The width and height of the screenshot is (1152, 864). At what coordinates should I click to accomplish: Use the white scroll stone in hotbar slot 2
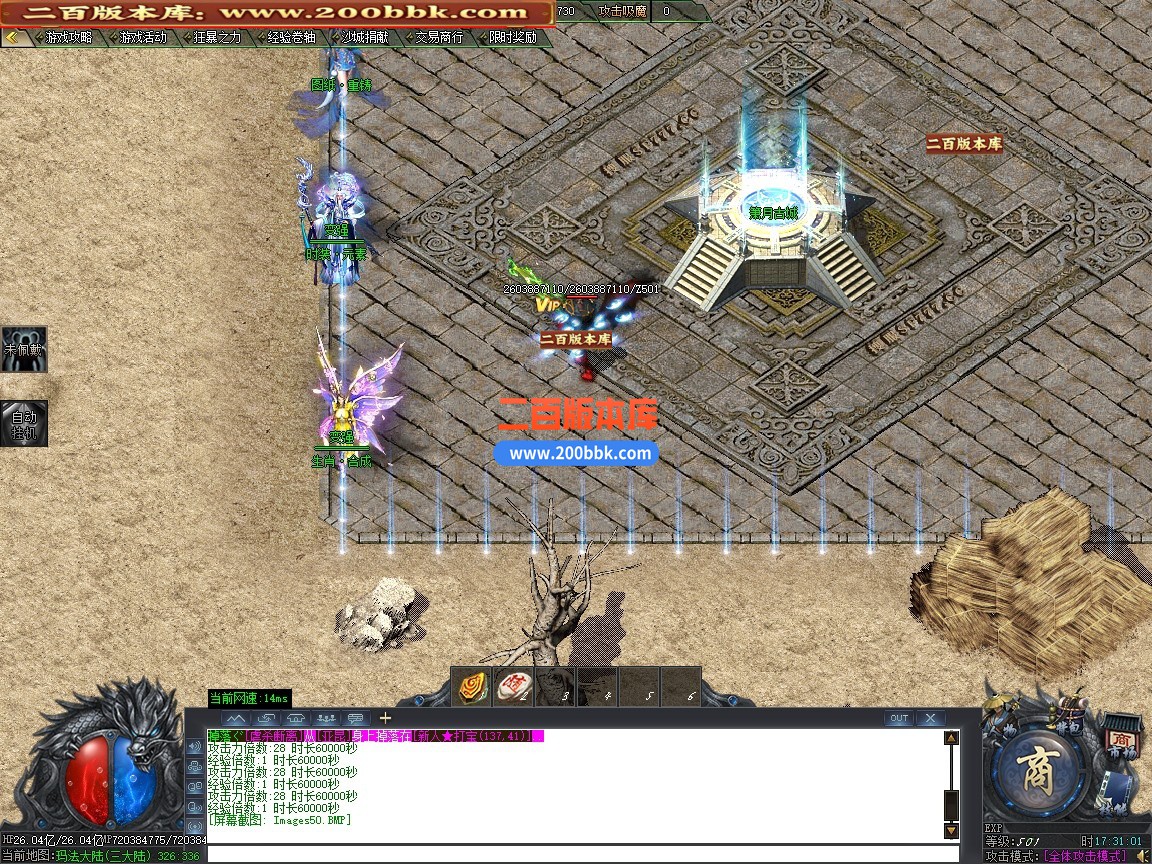pos(514,687)
